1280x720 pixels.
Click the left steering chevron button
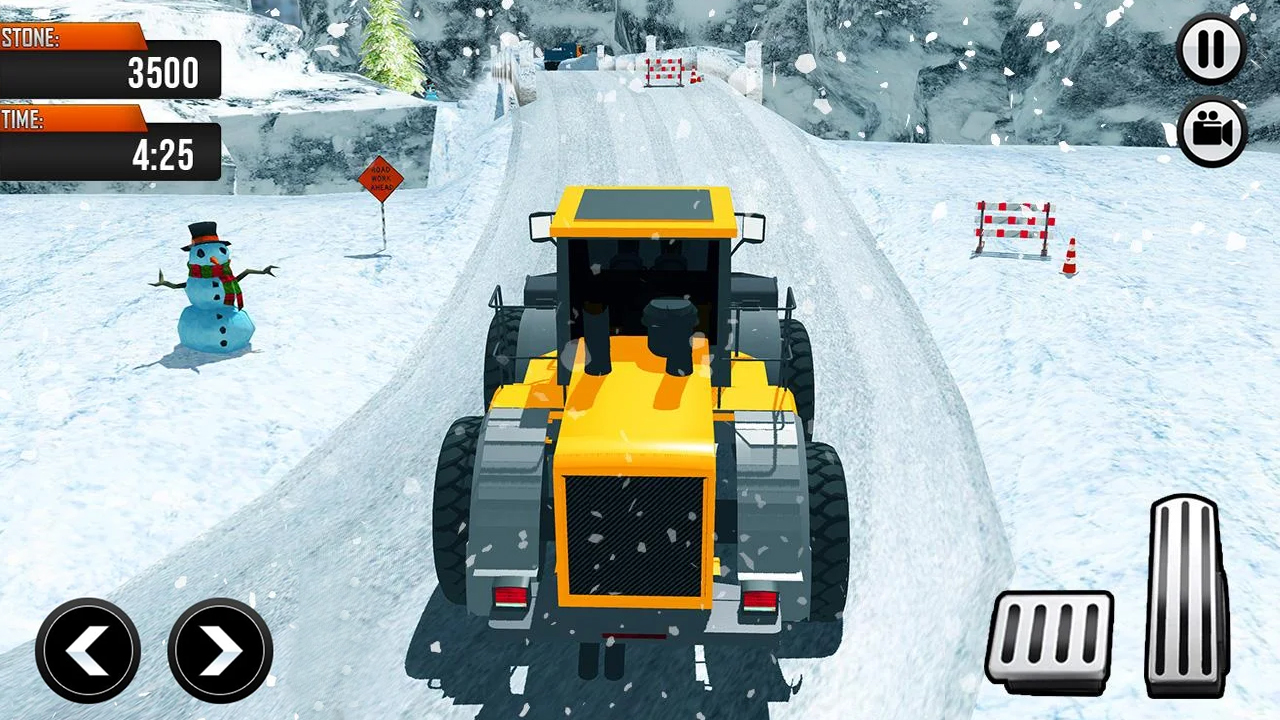(x=87, y=650)
